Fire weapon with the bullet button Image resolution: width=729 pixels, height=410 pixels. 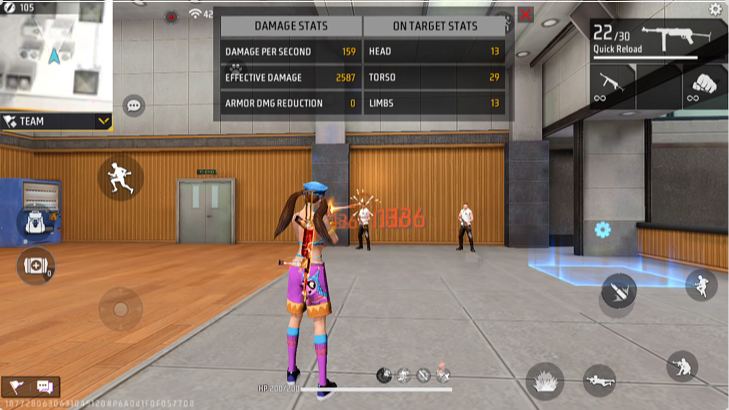(617, 291)
